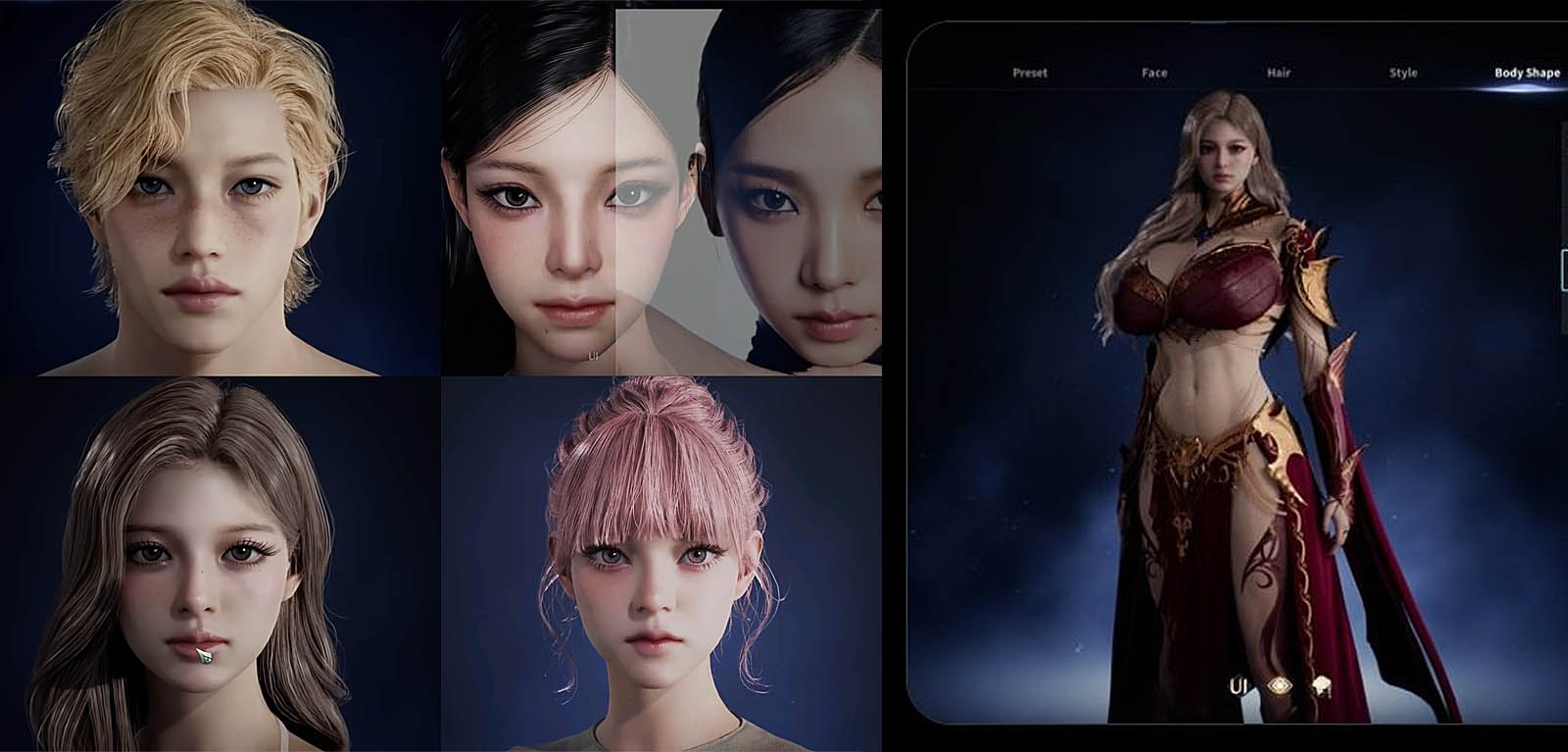
Task: Choose the Body Shape tab
Action: [x=1527, y=73]
